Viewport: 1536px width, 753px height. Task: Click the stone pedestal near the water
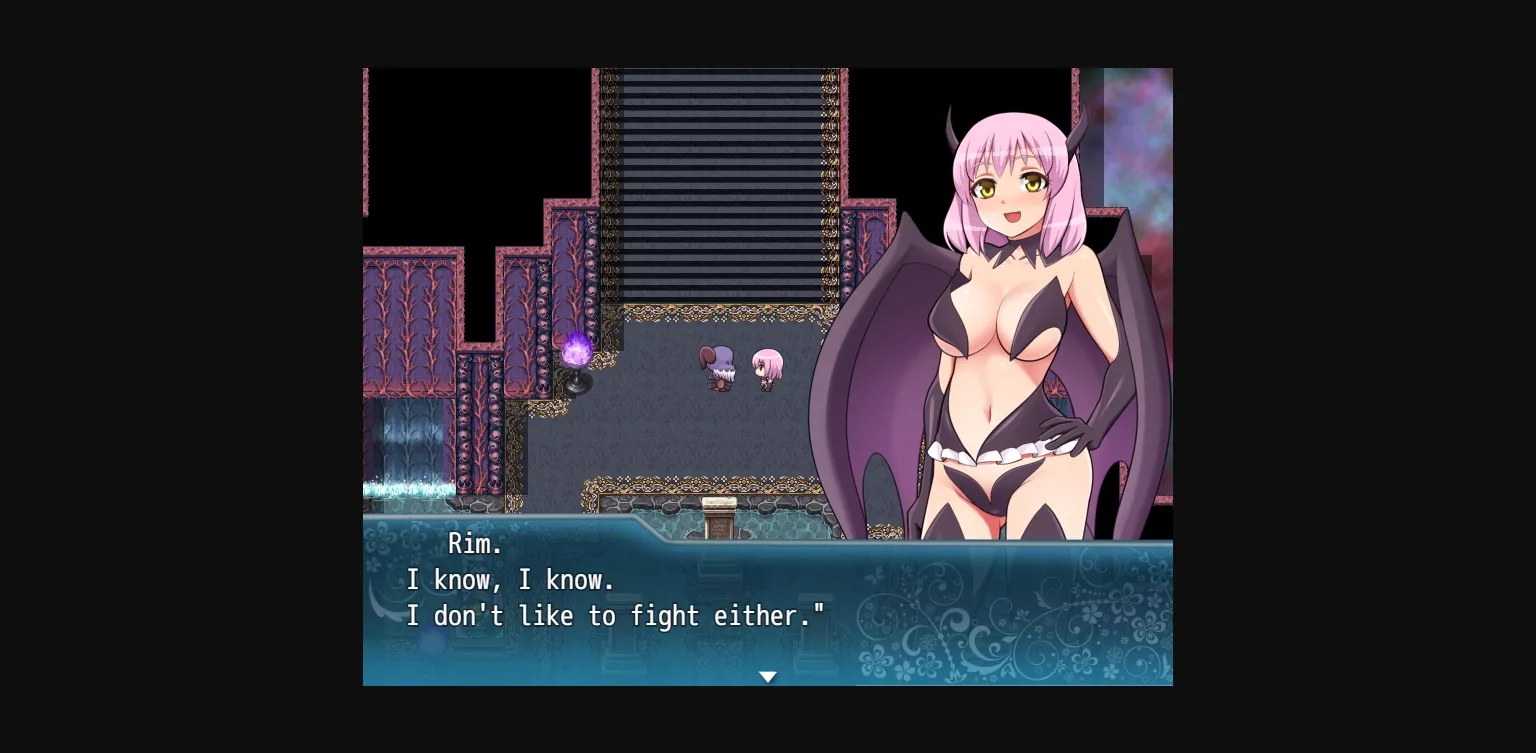click(x=719, y=515)
